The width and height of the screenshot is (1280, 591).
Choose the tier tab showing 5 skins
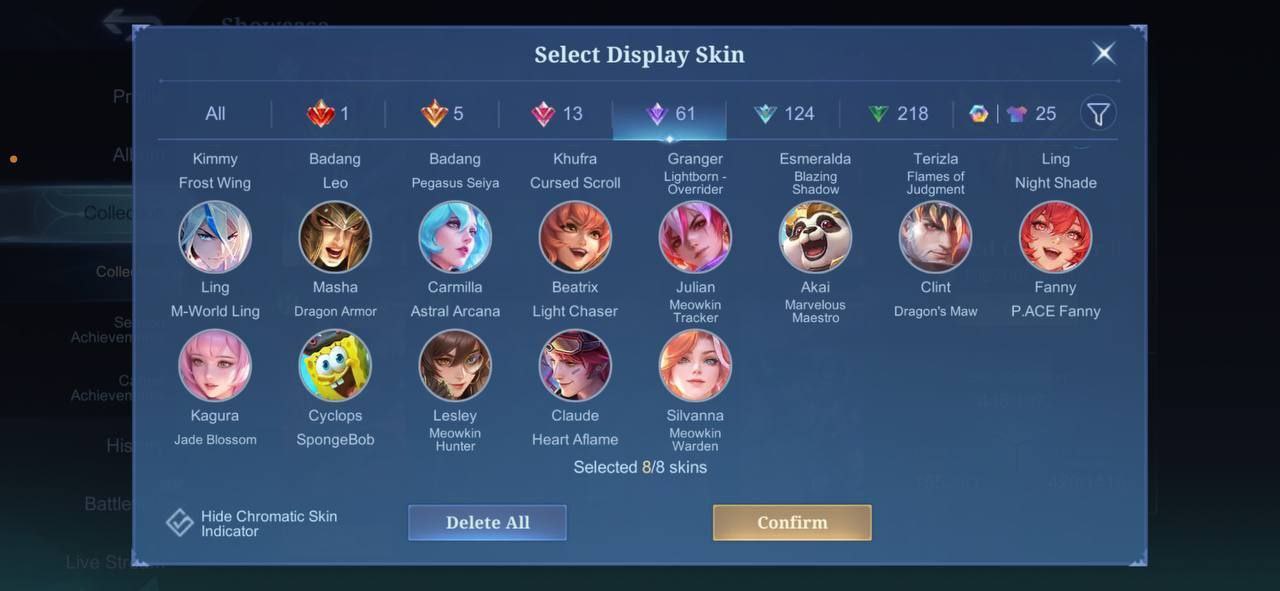pyautogui.click(x=443, y=114)
